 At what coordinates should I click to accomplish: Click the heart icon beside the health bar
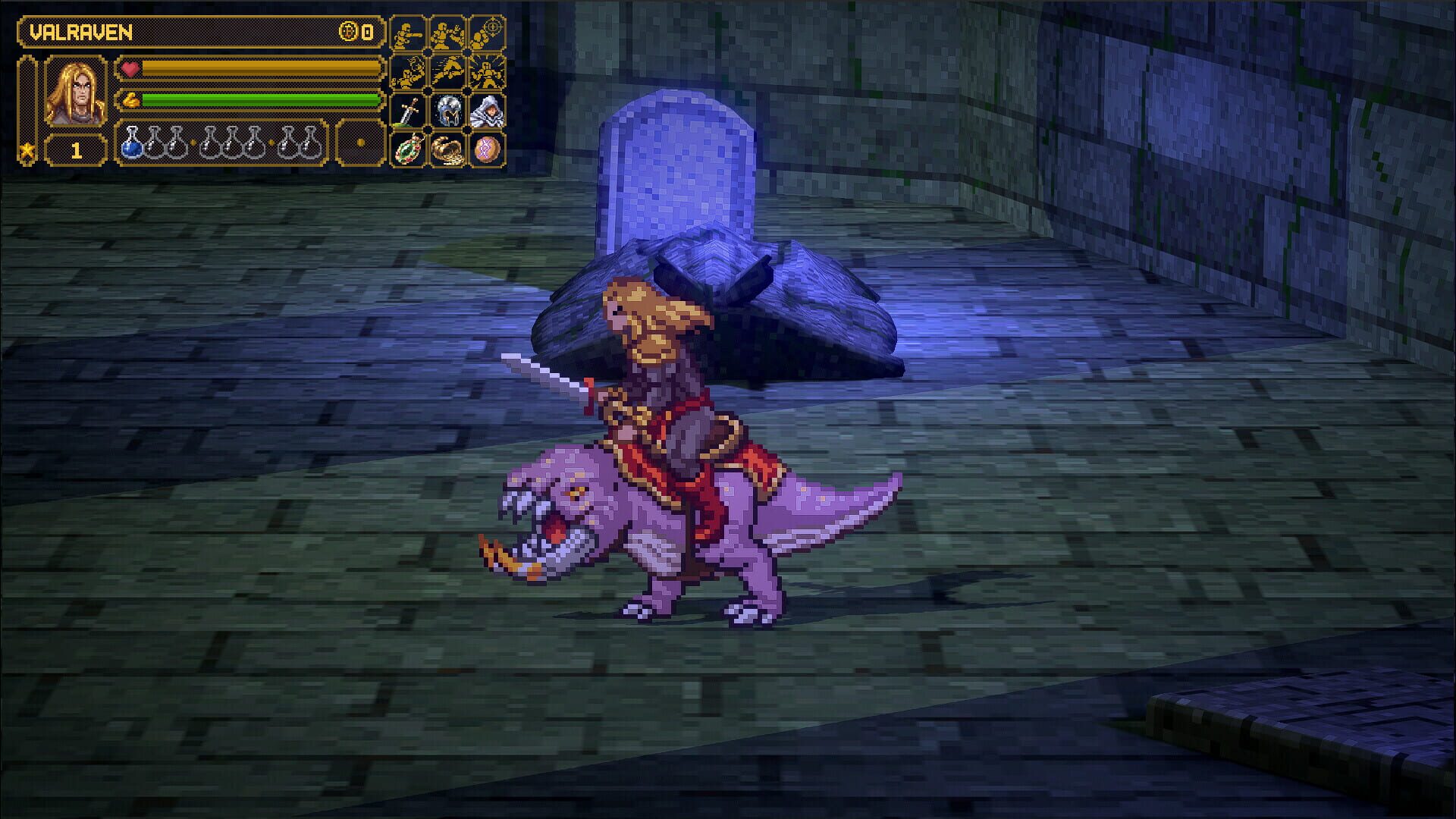coord(129,71)
